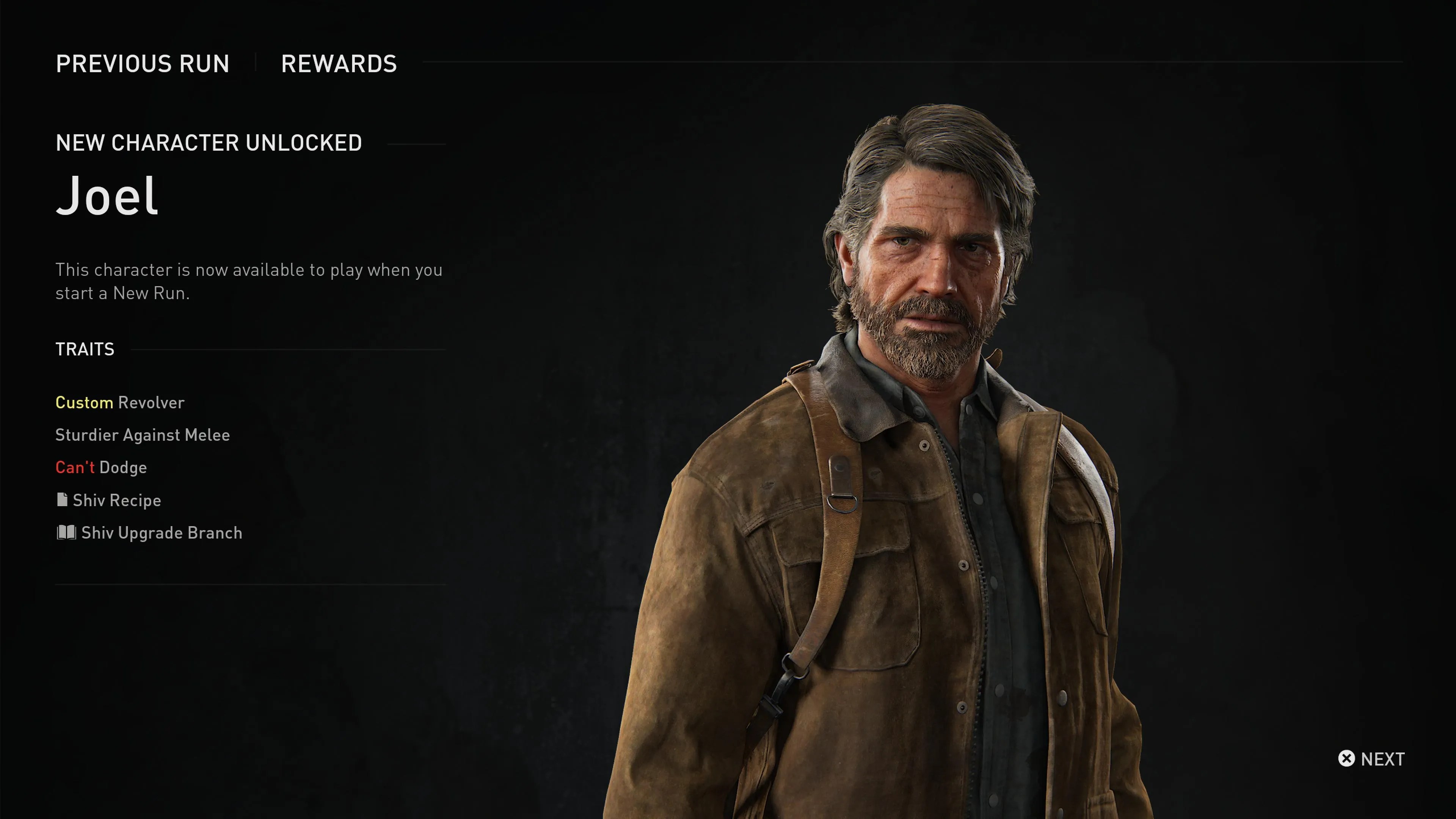The height and width of the screenshot is (819, 1456).
Task: Click the TRAITS section header
Action: coord(84,349)
